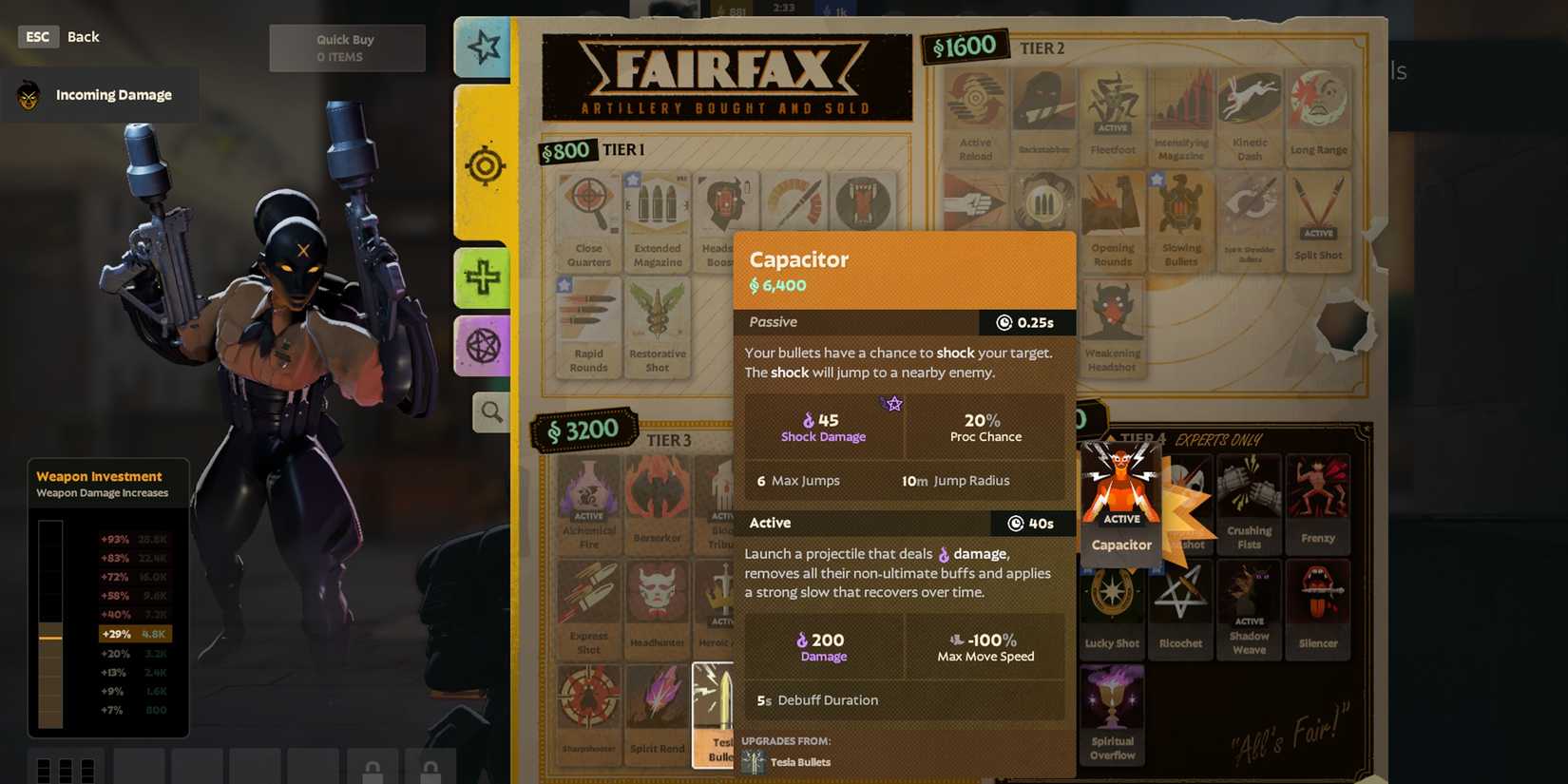Toggle the favorite star on Slowing Bullets
The image size is (1568, 784).
tap(1157, 179)
